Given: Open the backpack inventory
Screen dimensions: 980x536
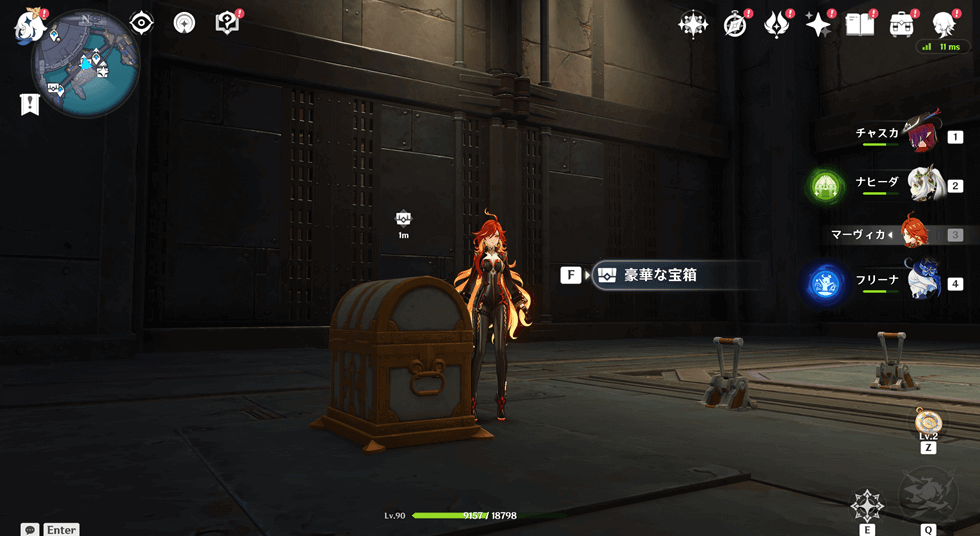Looking at the screenshot, I should 902,25.
